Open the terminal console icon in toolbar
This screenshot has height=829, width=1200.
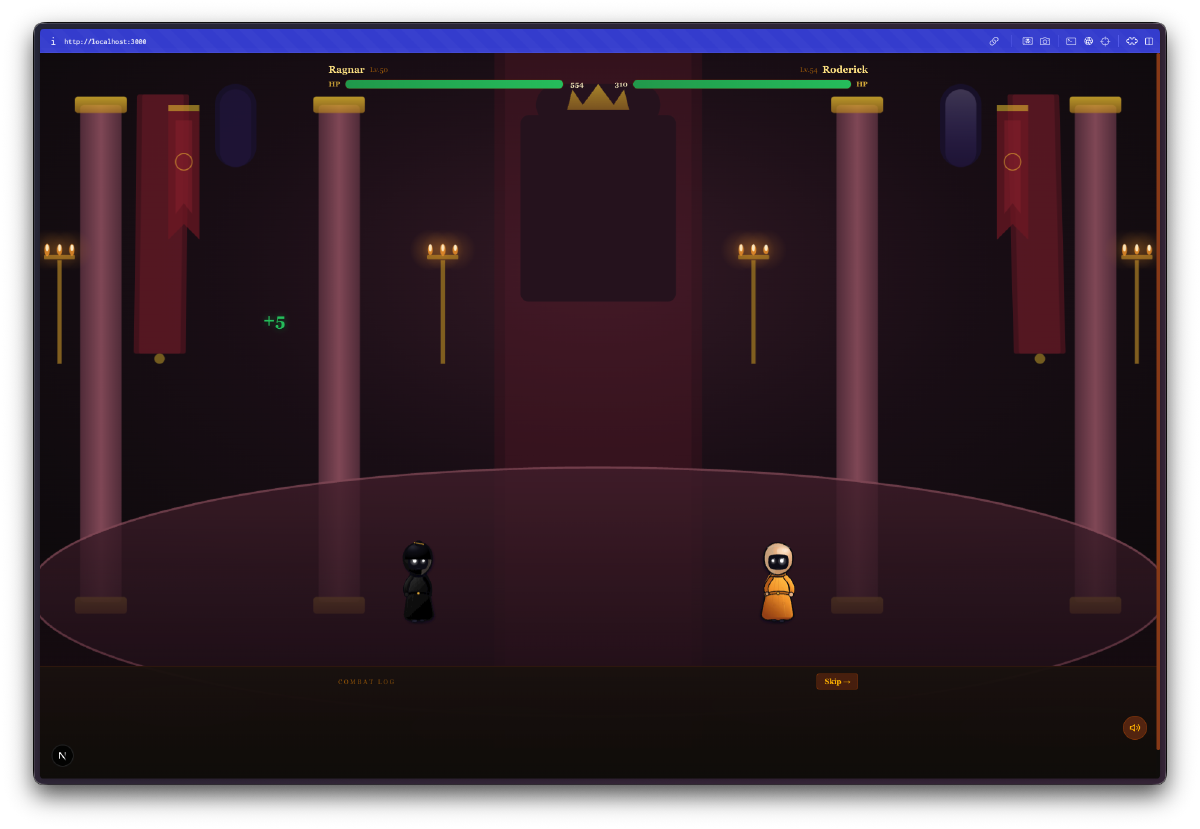pos(1071,41)
